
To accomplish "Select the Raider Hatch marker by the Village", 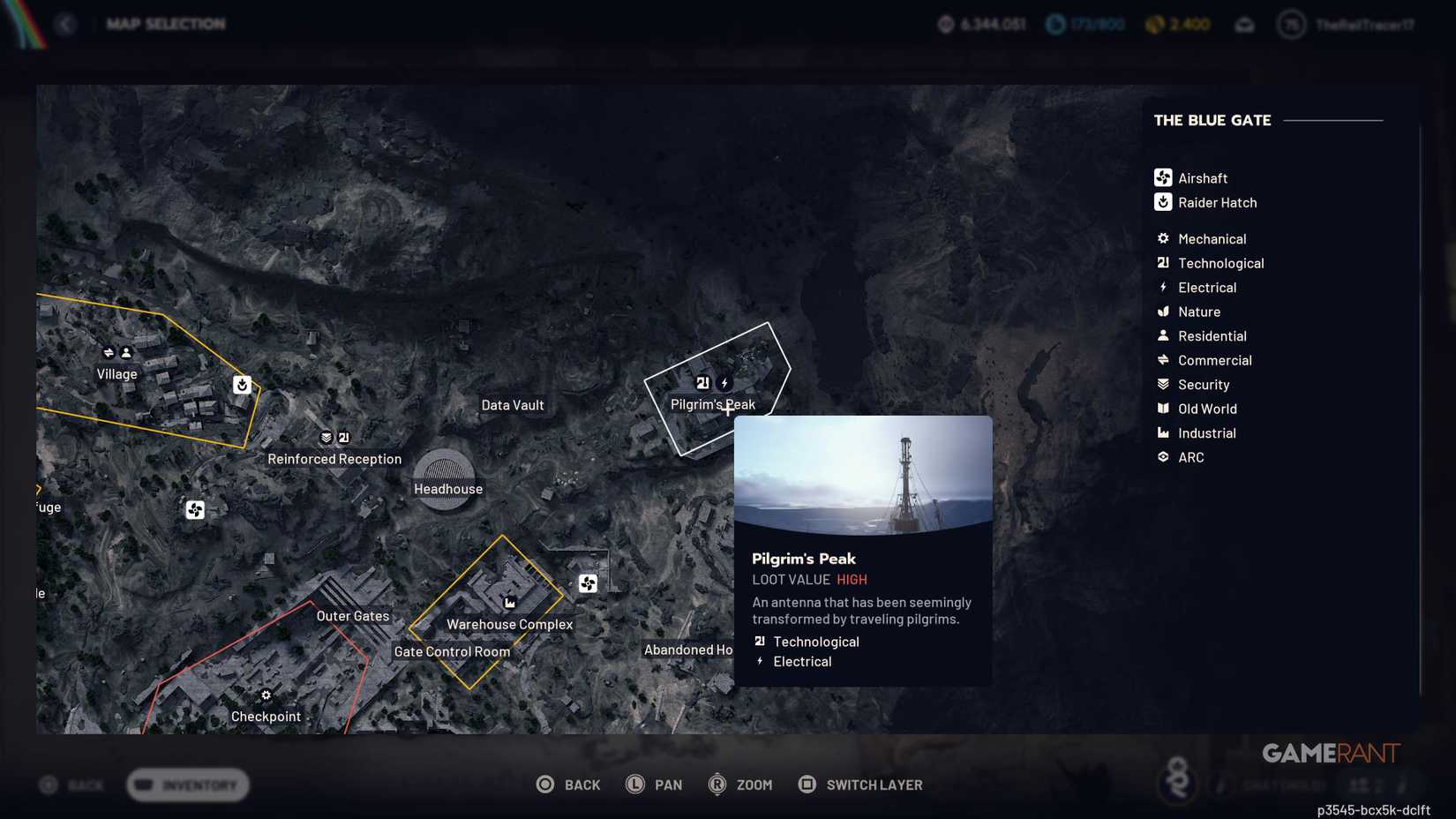I will pyautogui.click(x=243, y=385).
